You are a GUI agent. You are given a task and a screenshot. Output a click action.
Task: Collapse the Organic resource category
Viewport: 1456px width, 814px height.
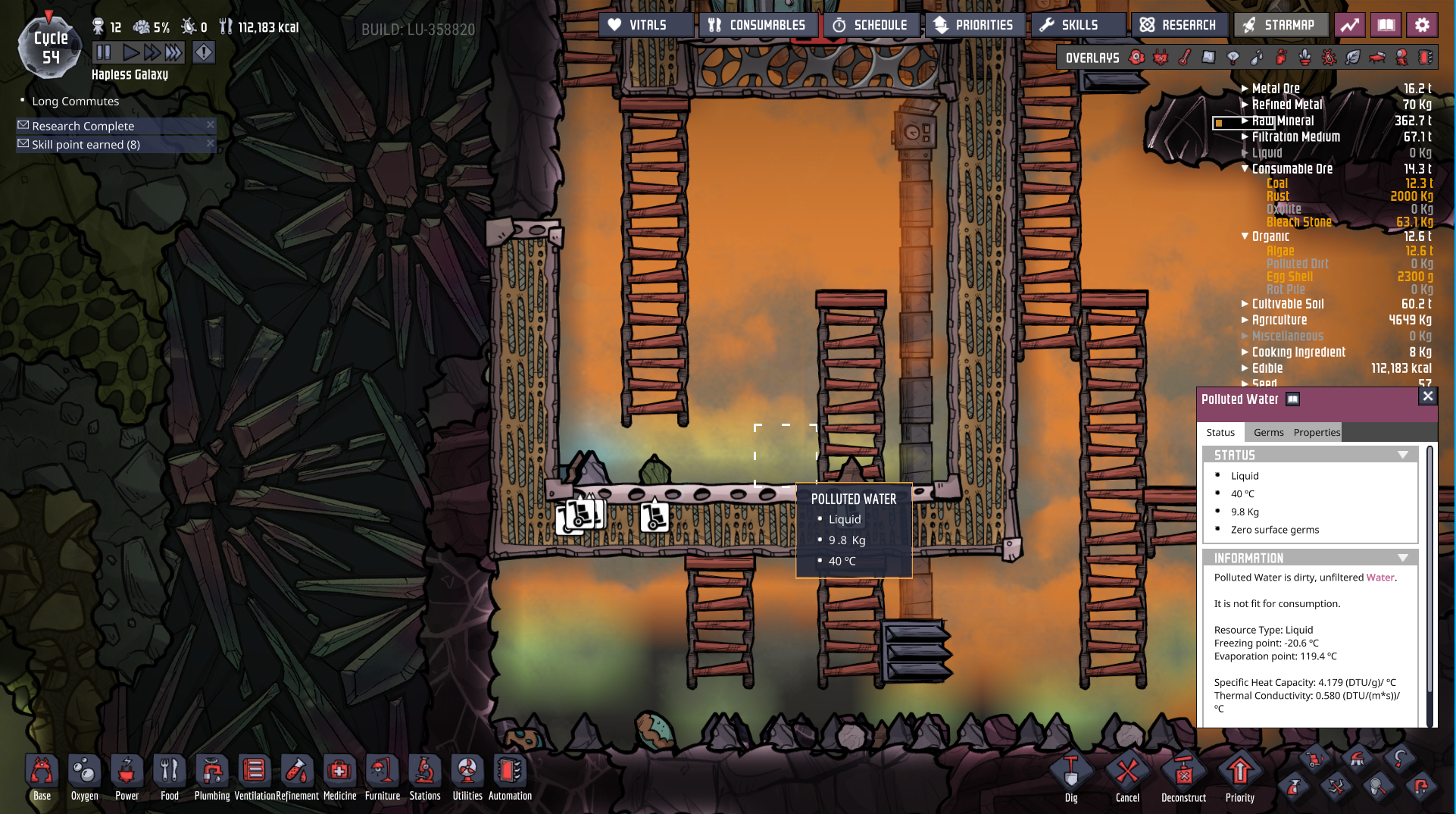[1245, 236]
